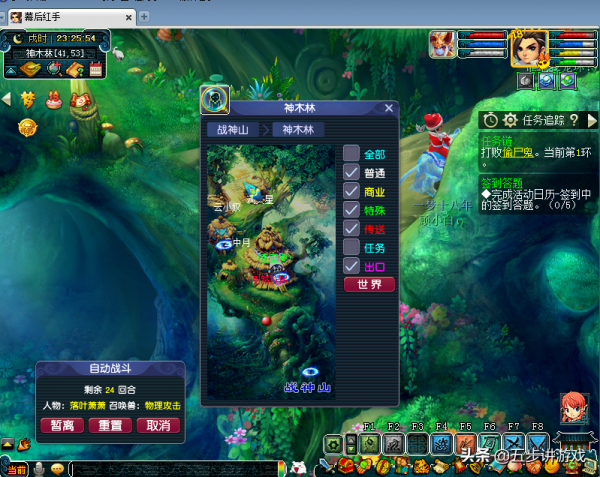Screen dimensions: 600x477
Task: Choose 暂离 in the auto-battle panel
Action: (62, 425)
